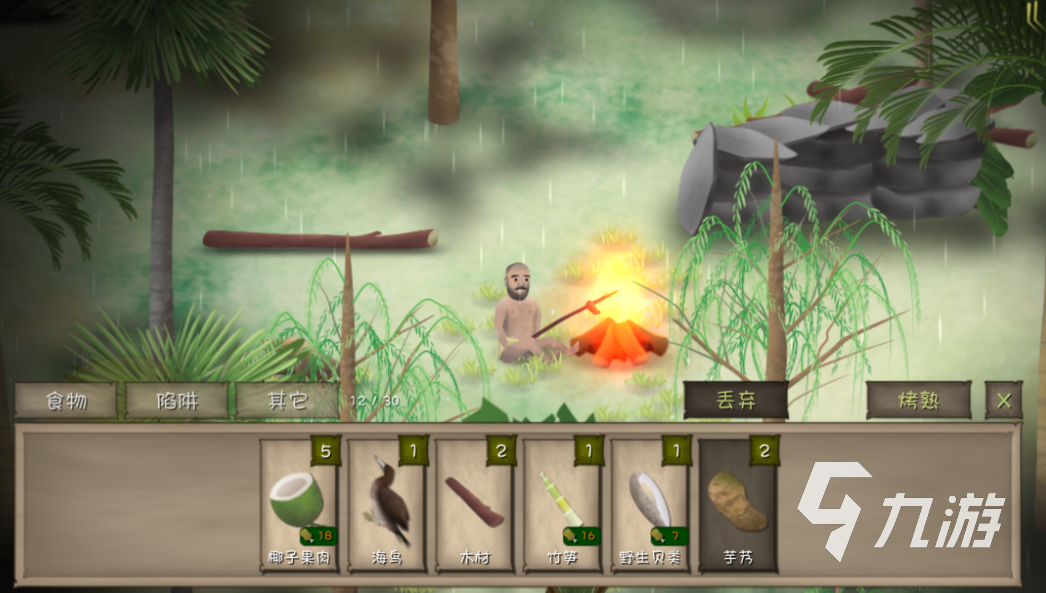Select the 竹笋 bamboo shoot item
Screen dimensions: 1046x593
[562, 506]
